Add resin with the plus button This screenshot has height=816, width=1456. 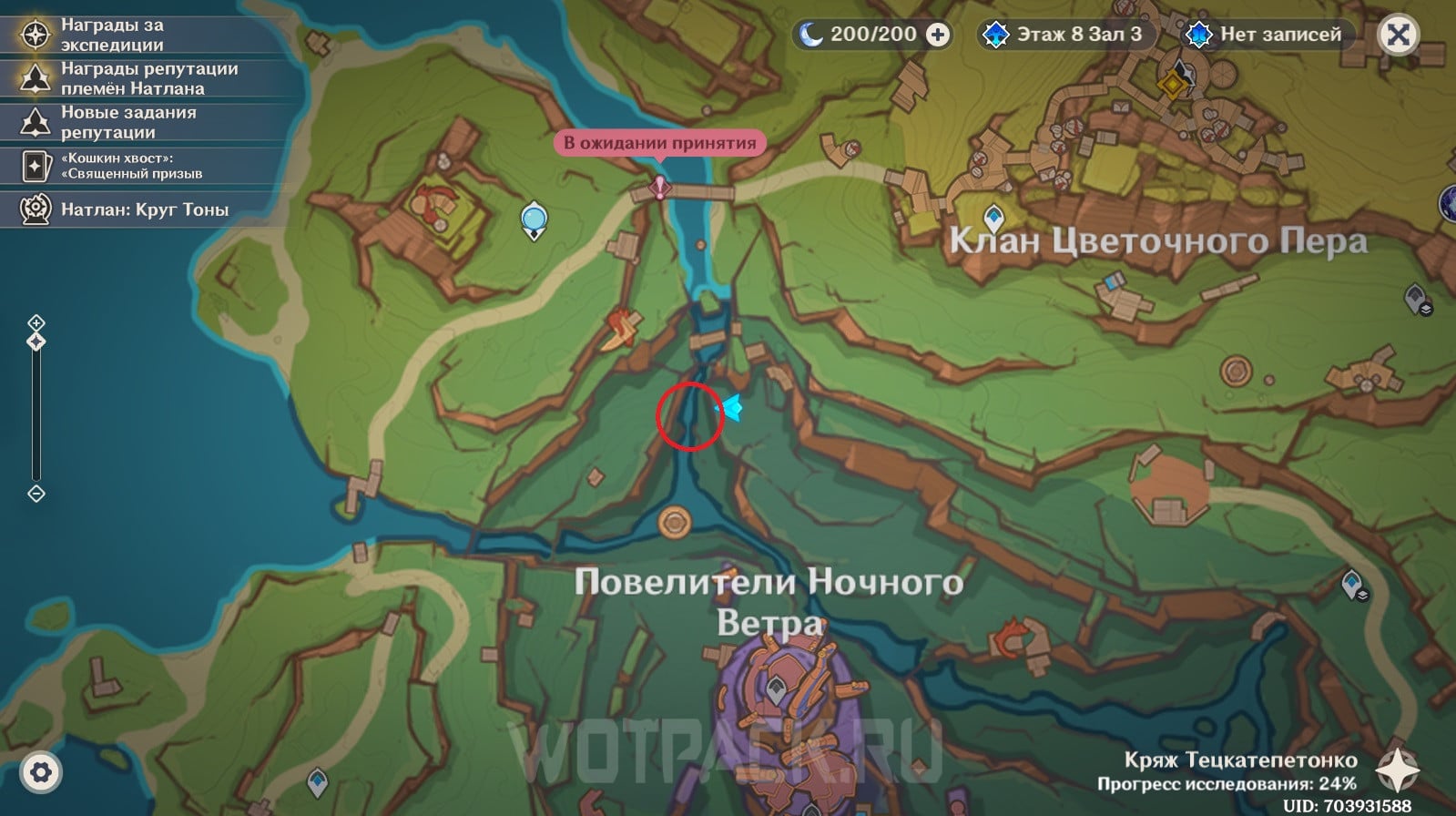(x=937, y=35)
